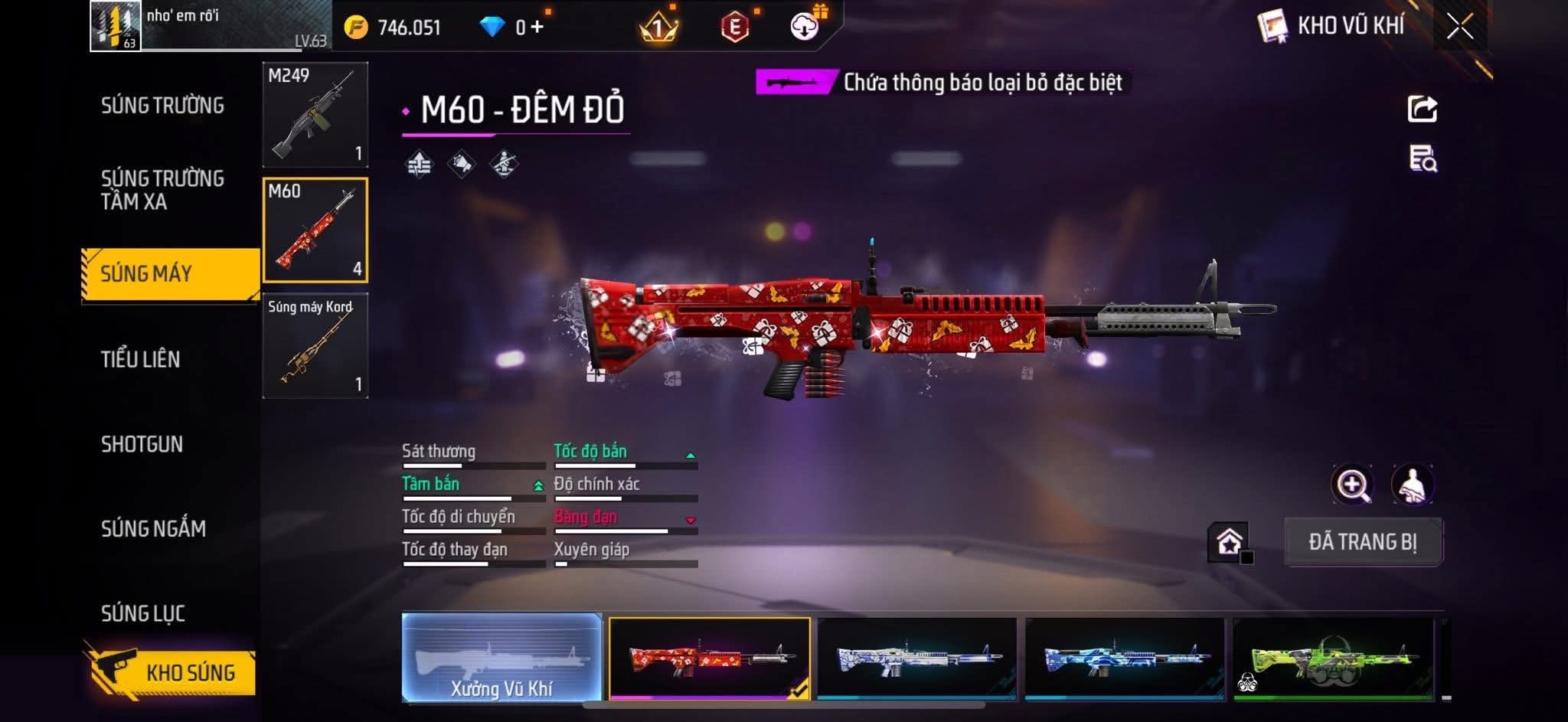Open the Xưởng Vũ Khí workshop tile
Viewport: 1568px width, 722px height.
click(x=501, y=658)
